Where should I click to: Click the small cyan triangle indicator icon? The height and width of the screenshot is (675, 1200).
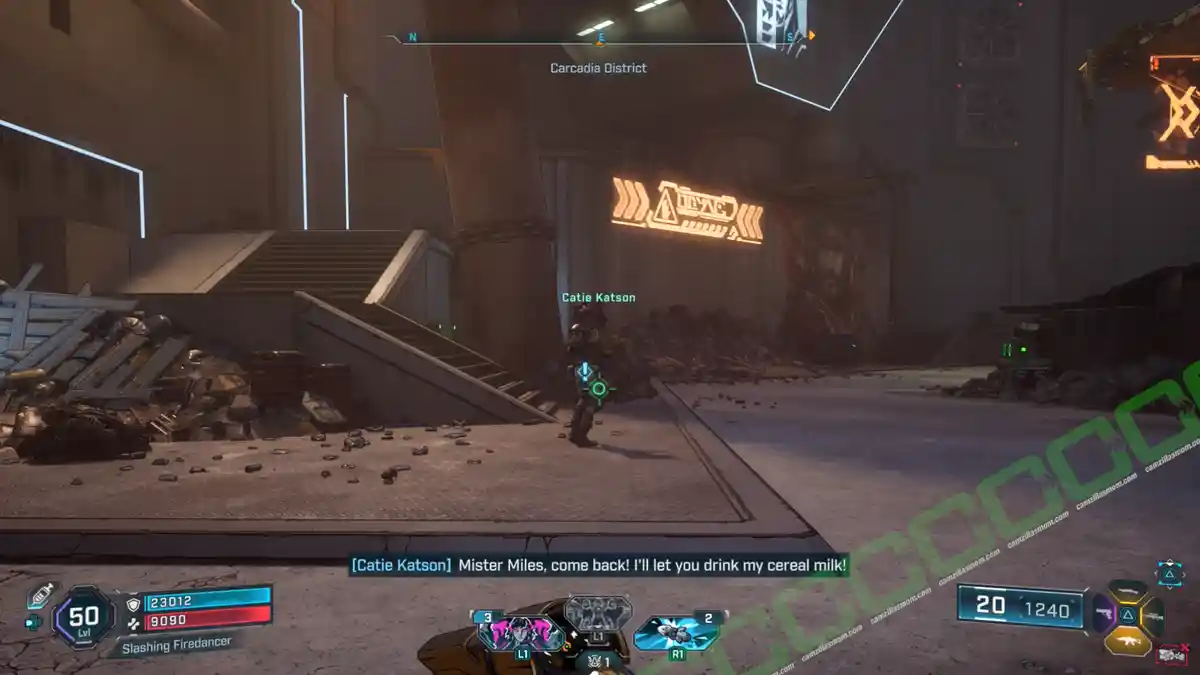[1169, 573]
